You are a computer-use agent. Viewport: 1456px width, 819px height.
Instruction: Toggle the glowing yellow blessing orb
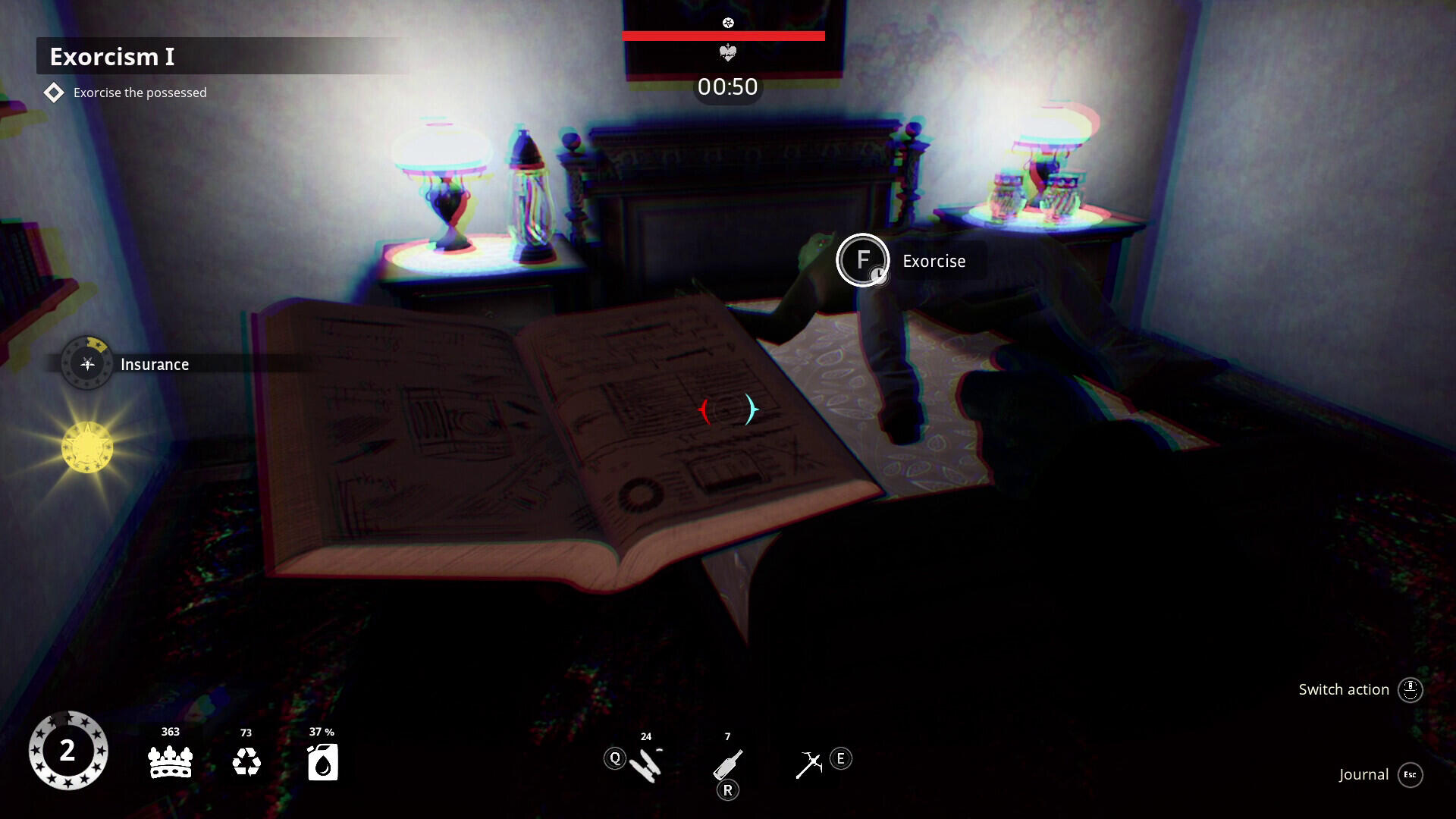[86, 447]
